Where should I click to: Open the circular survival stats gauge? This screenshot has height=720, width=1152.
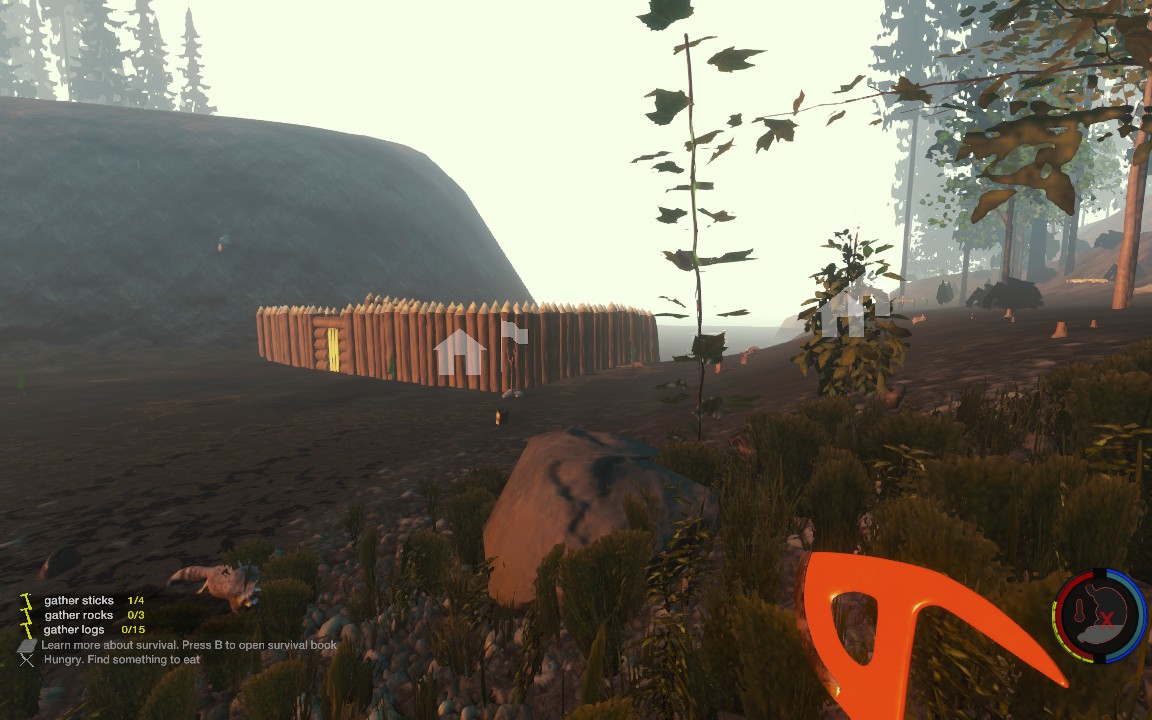click(x=1100, y=616)
